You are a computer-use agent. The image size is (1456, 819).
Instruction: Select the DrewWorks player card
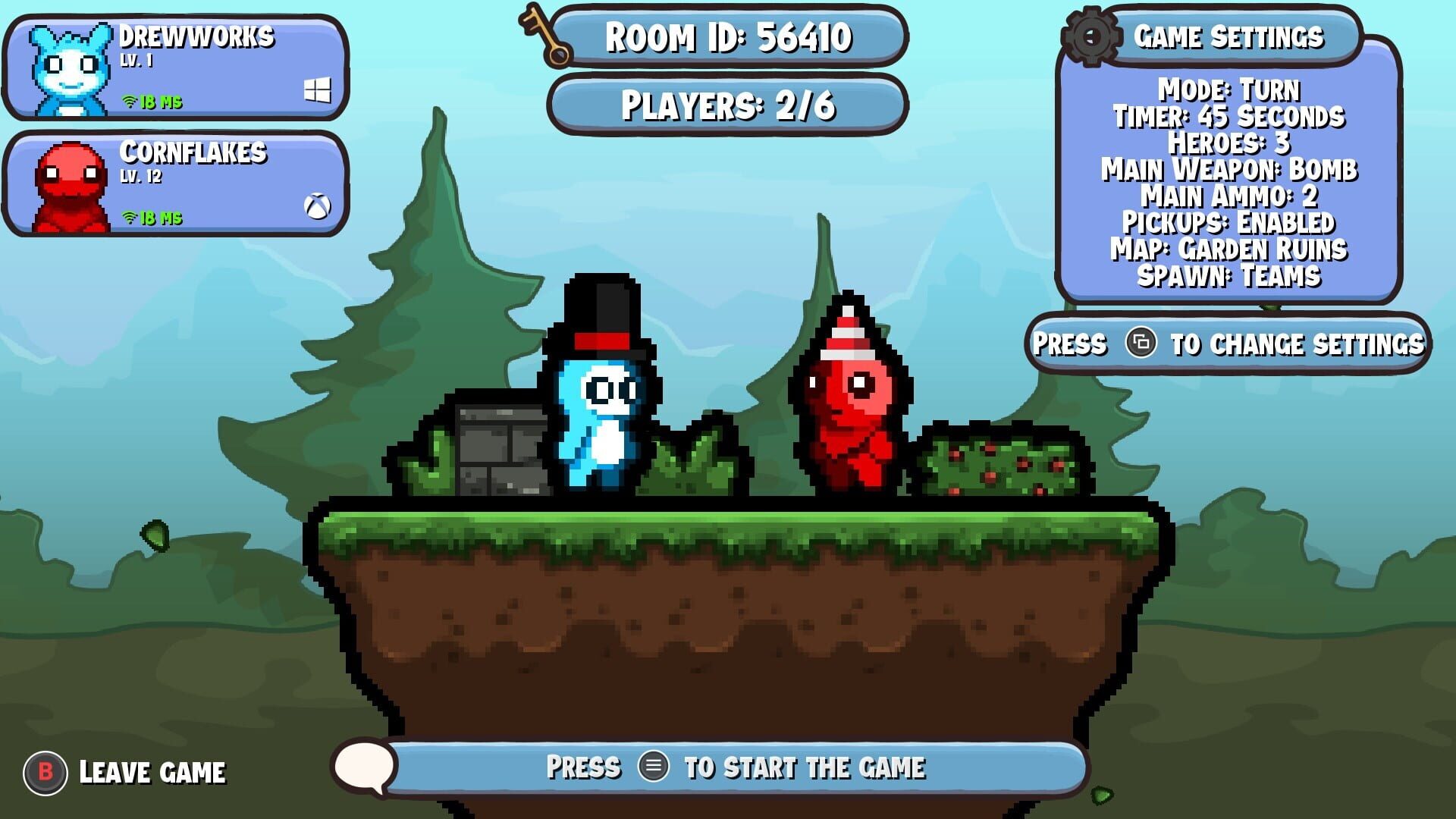coord(176,68)
